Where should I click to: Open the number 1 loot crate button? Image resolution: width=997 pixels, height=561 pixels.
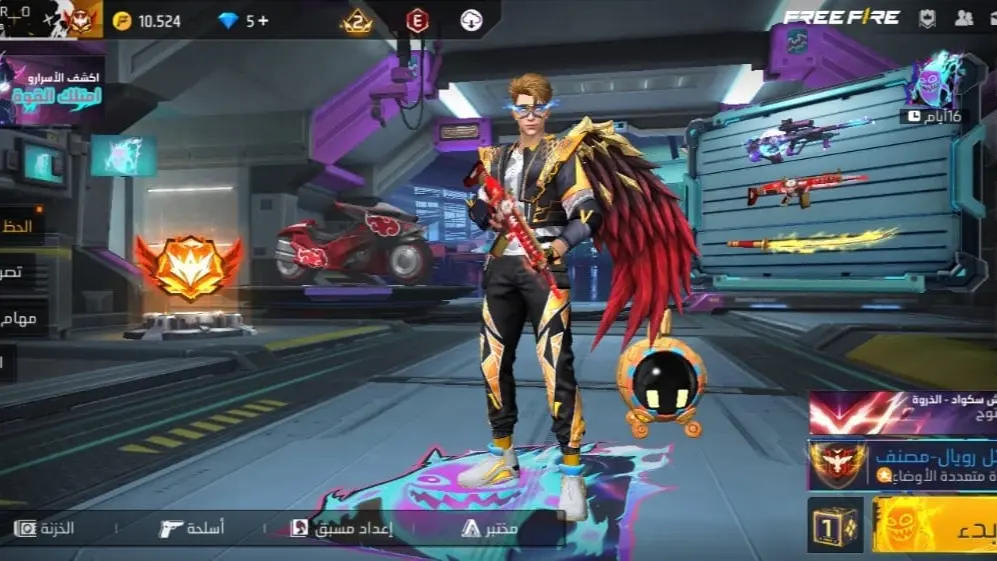(x=835, y=525)
